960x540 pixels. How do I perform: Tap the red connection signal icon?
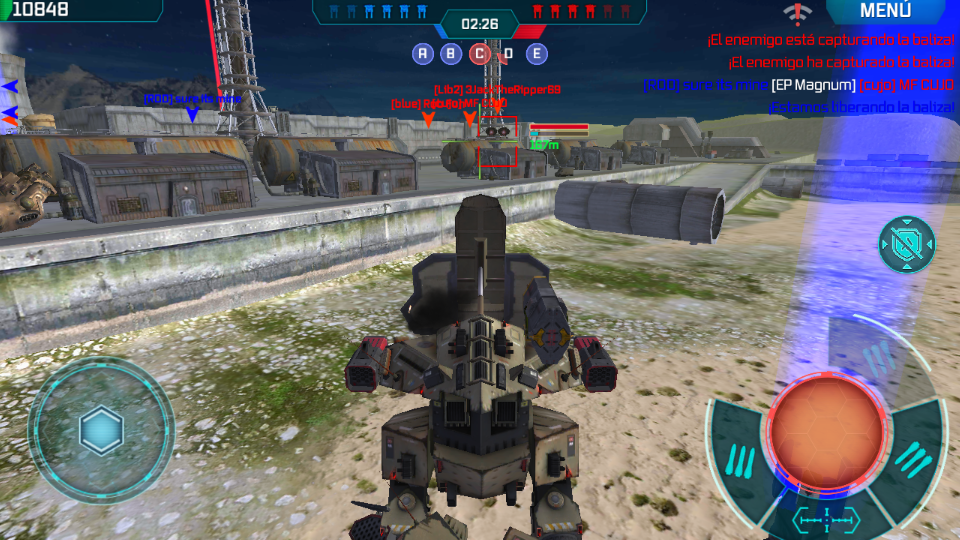tap(796, 12)
